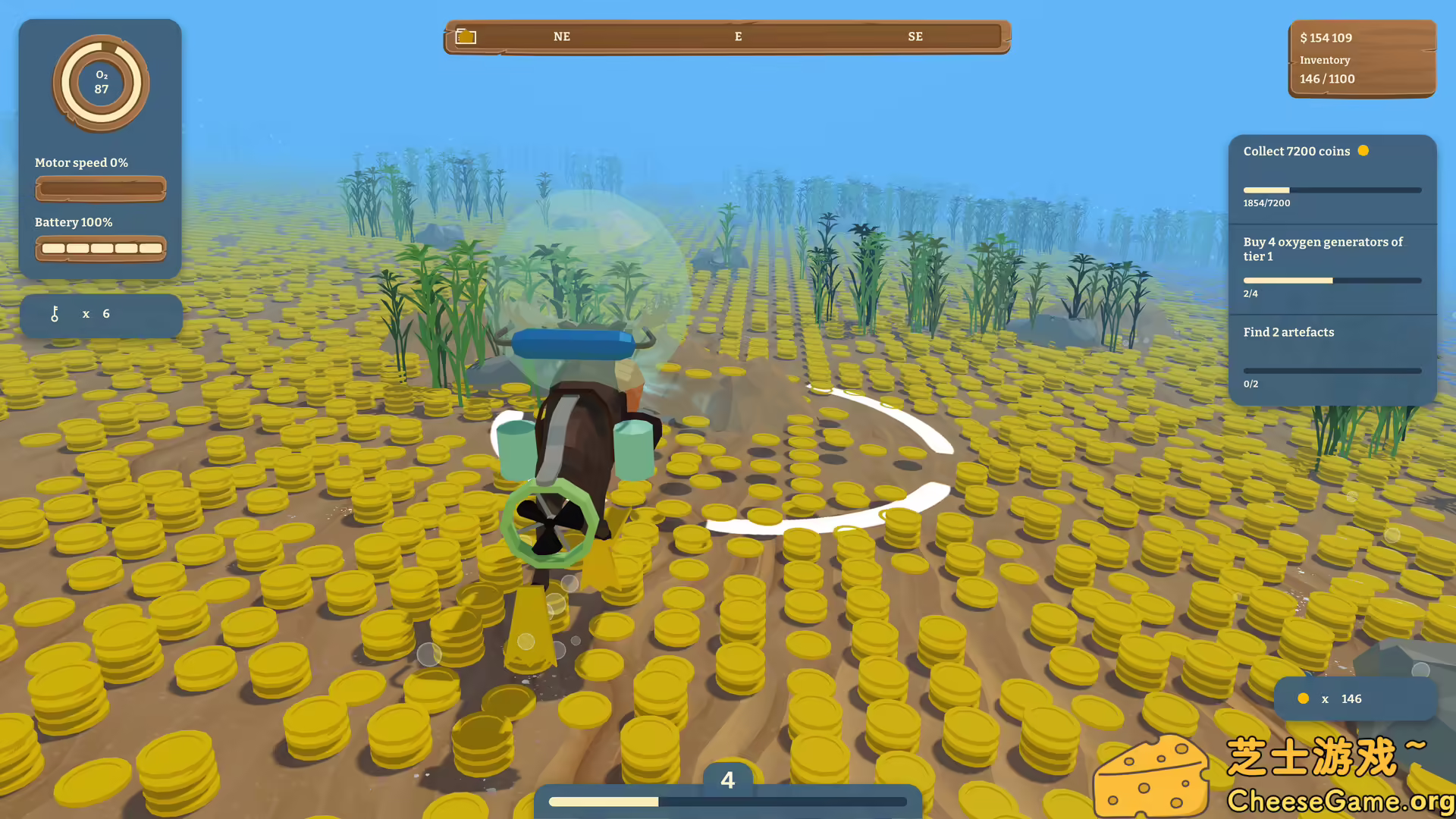
Task: Select the NE marker on the compass
Action: pyautogui.click(x=561, y=36)
